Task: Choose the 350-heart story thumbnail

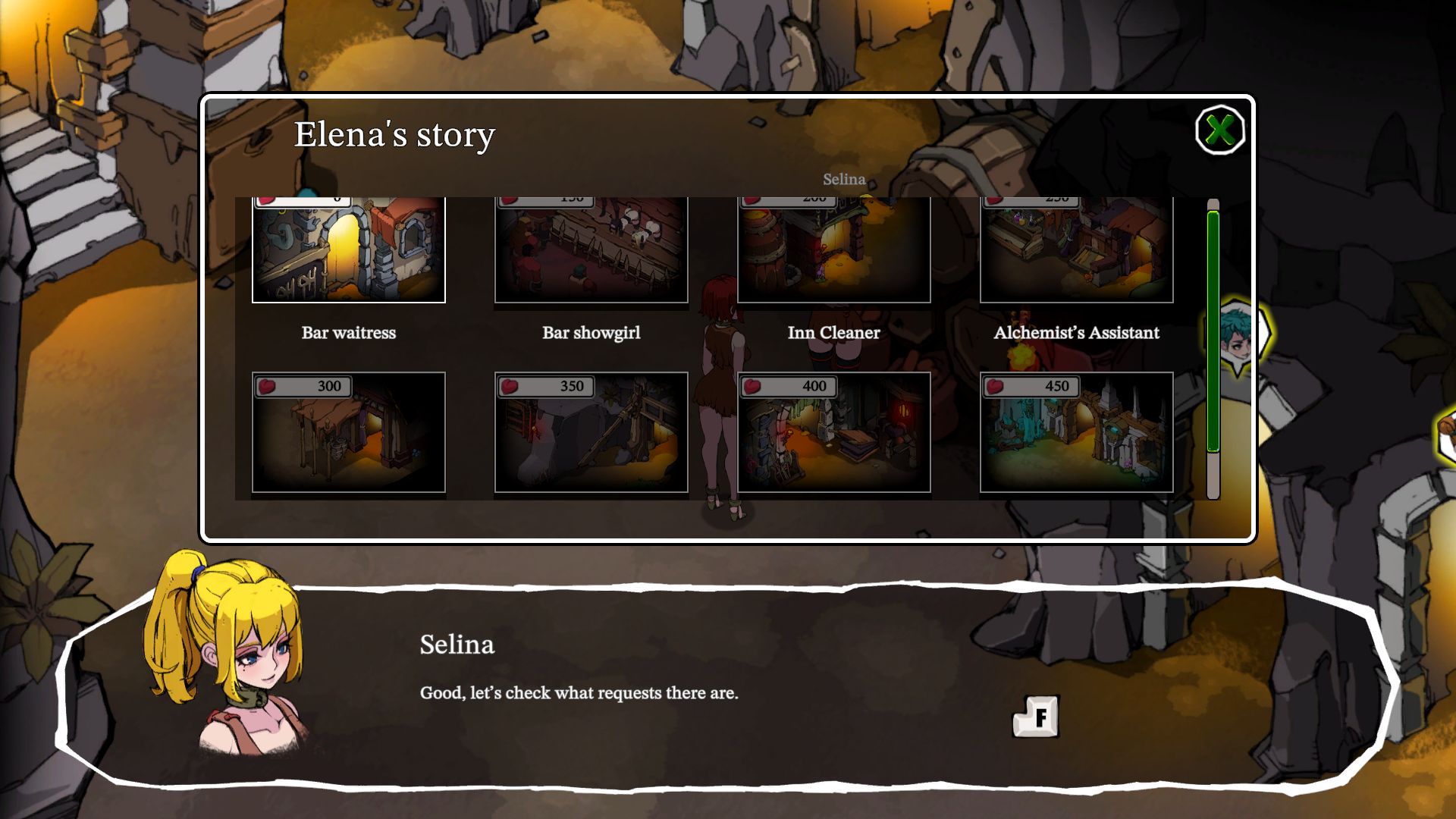Action: 591,432
